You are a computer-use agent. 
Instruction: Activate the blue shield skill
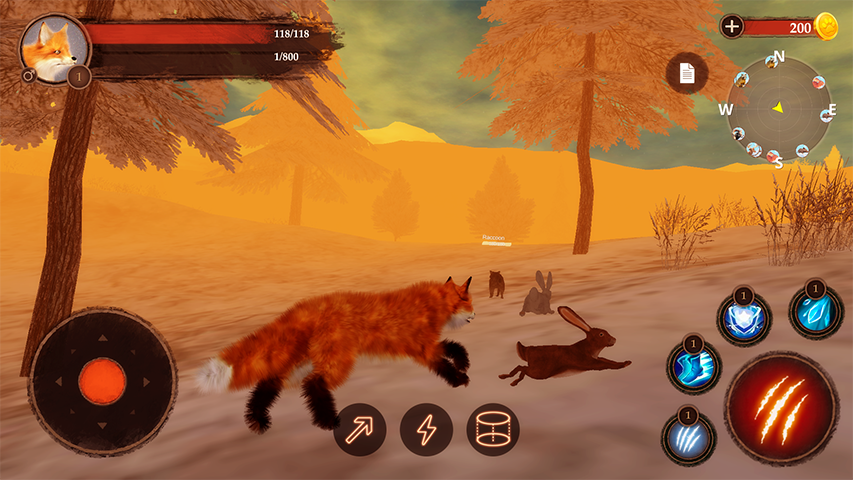(x=744, y=320)
